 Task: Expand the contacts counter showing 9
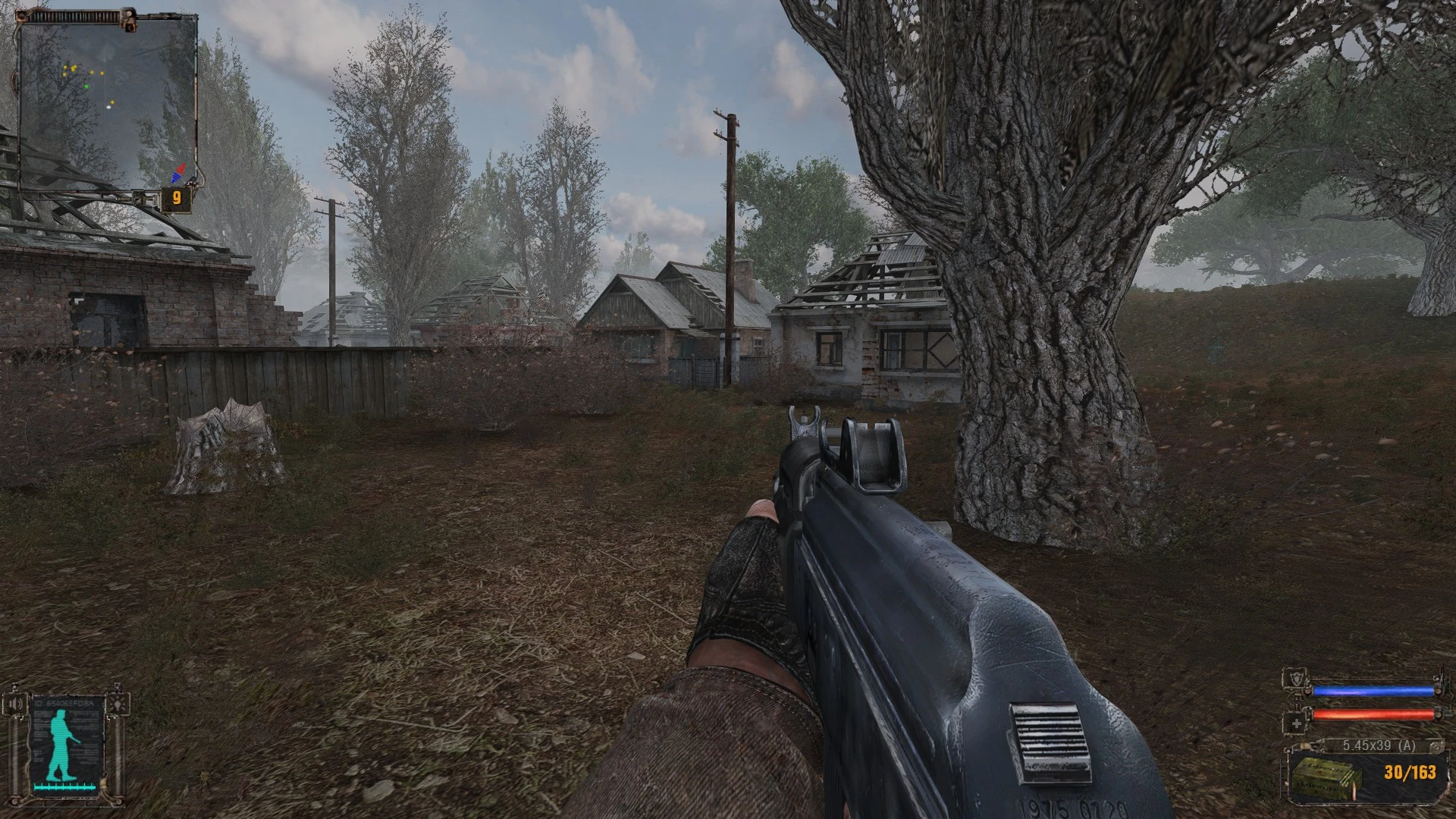pyautogui.click(x=176, y=197)
